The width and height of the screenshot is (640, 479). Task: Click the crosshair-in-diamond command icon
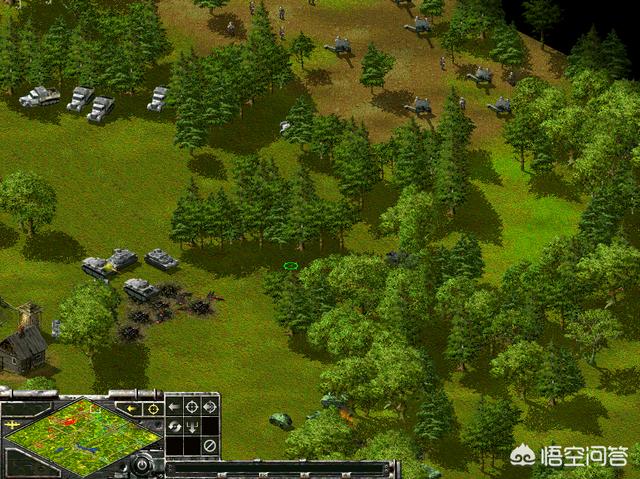tap(209, 407)
